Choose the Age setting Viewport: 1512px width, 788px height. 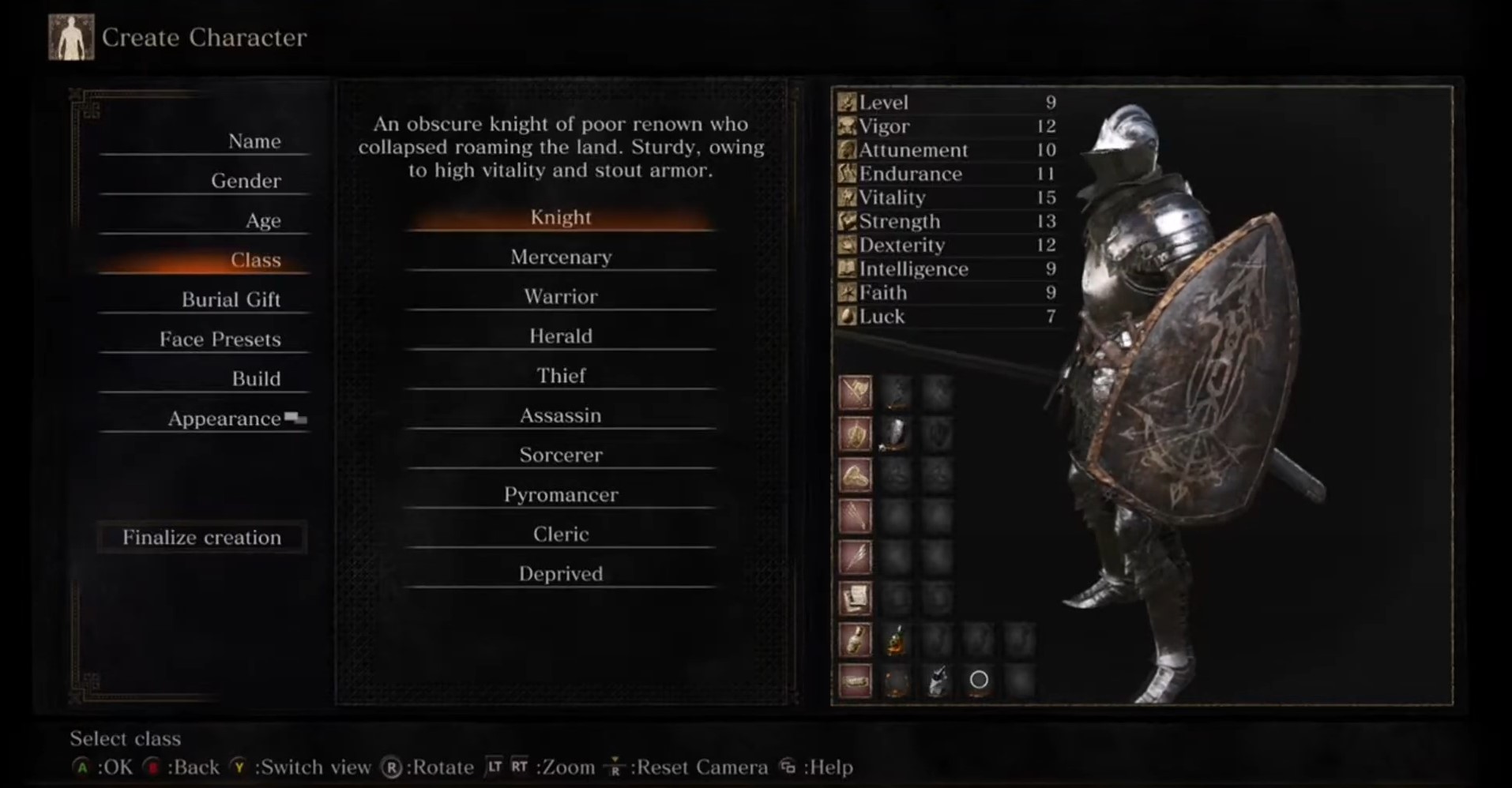pyautogui.click(x=262, y=220)
